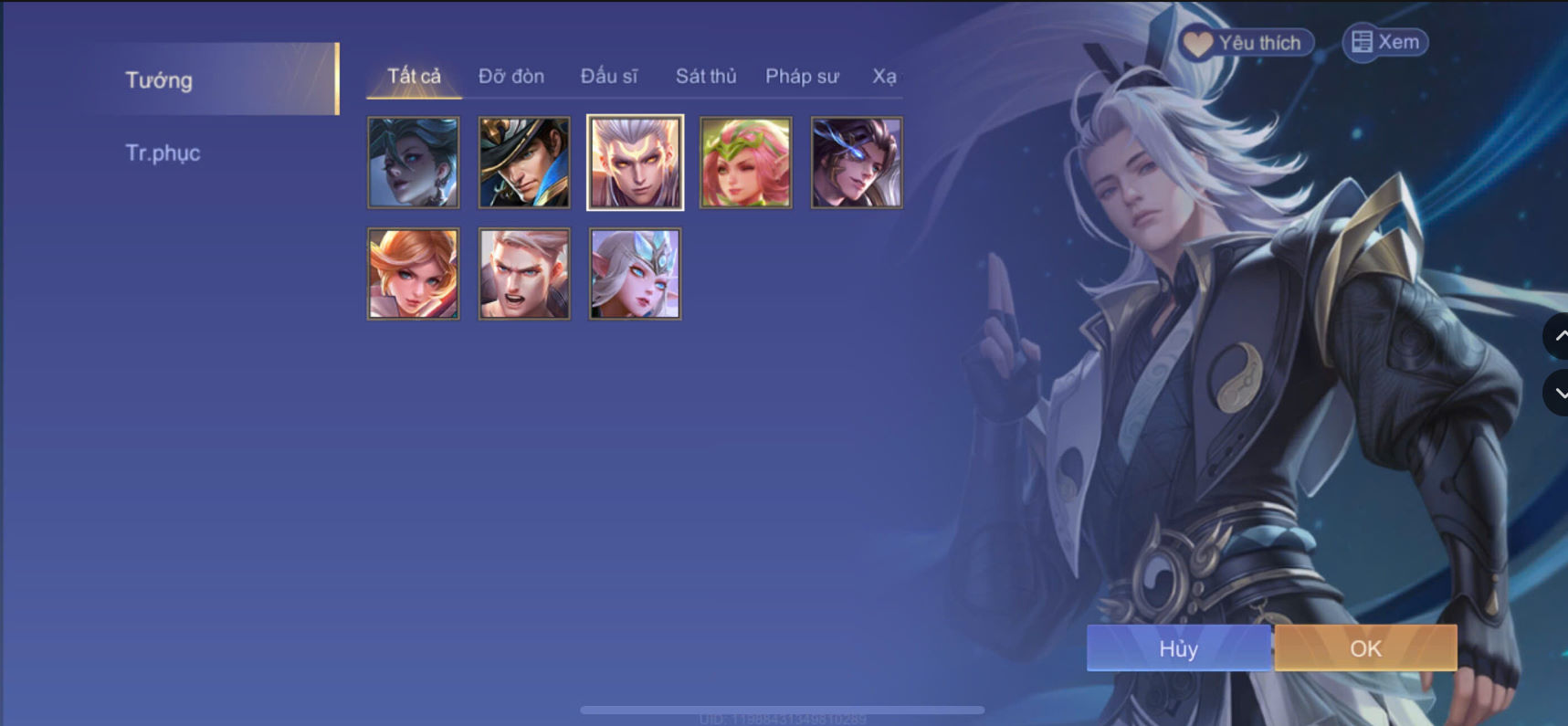Select the green-haired hero portrait
This screenshot has height=726, width=1568.
pos(413,163)
